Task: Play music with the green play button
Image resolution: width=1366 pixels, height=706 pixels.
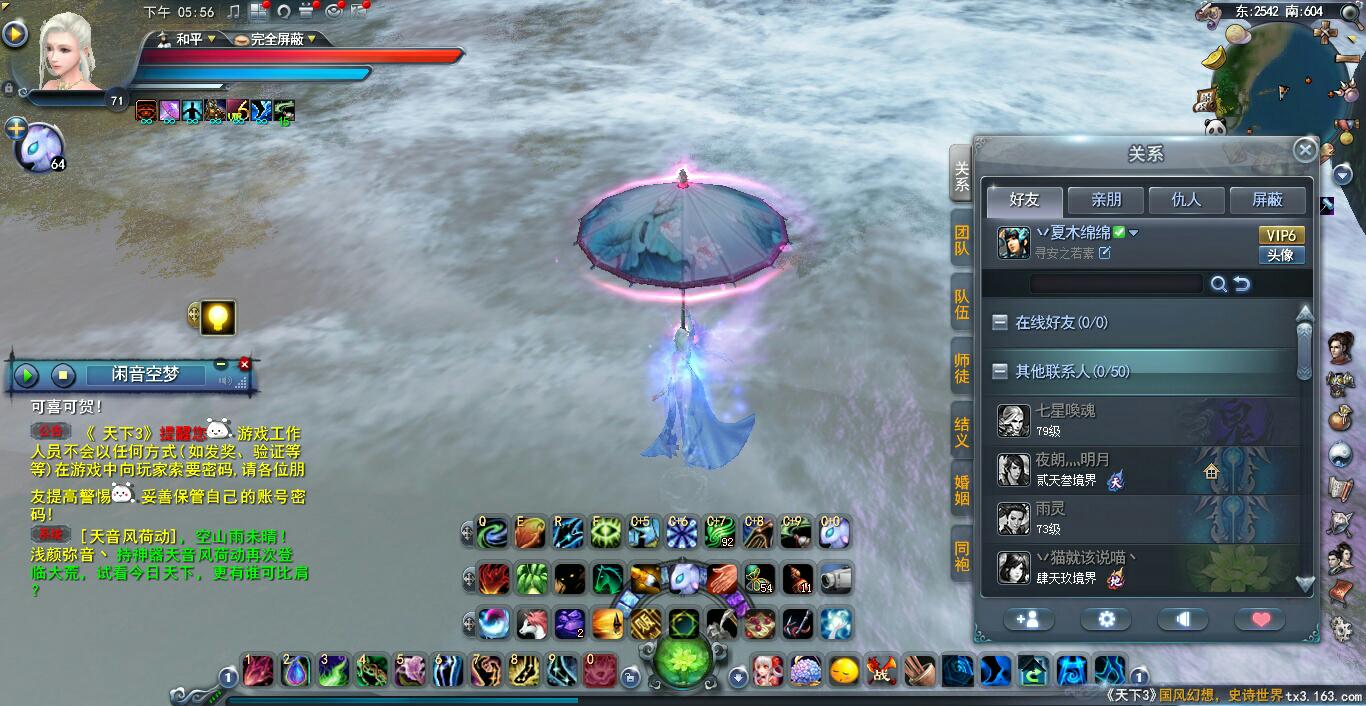Action: pos(26,375)
